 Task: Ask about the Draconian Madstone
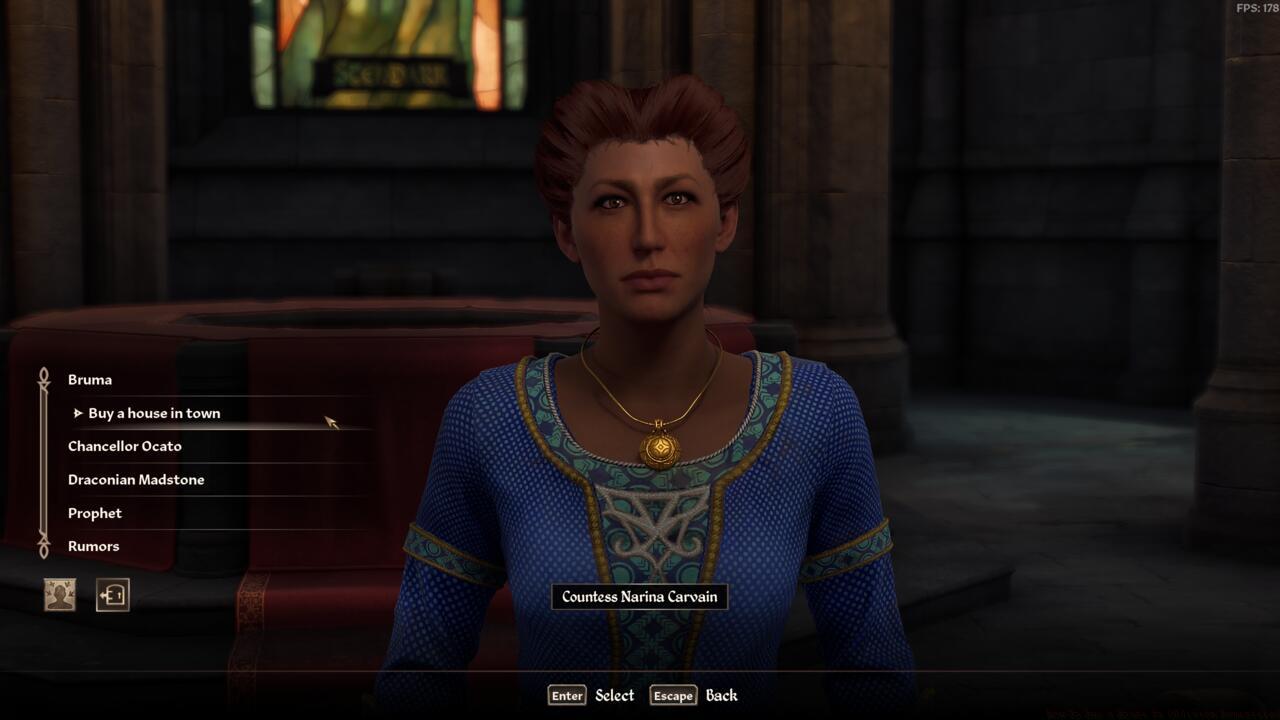pos(136,480)
